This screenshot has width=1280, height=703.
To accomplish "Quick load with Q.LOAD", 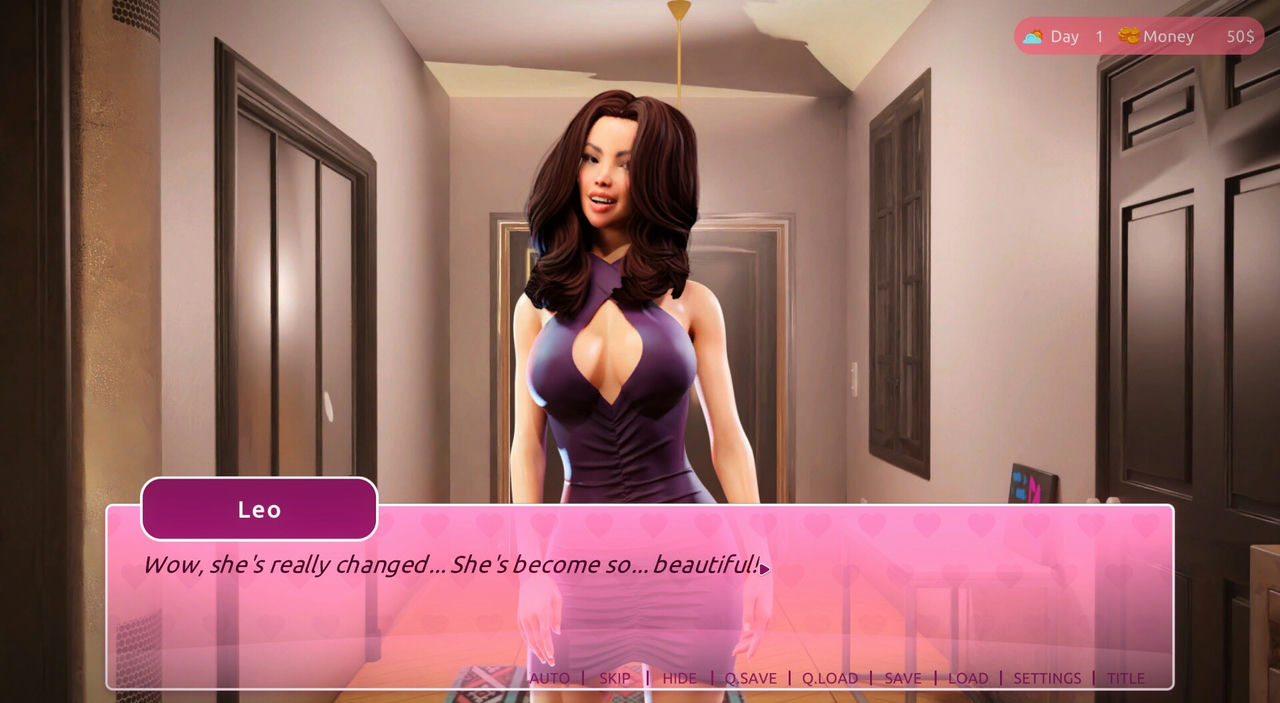I will [829, 678].
